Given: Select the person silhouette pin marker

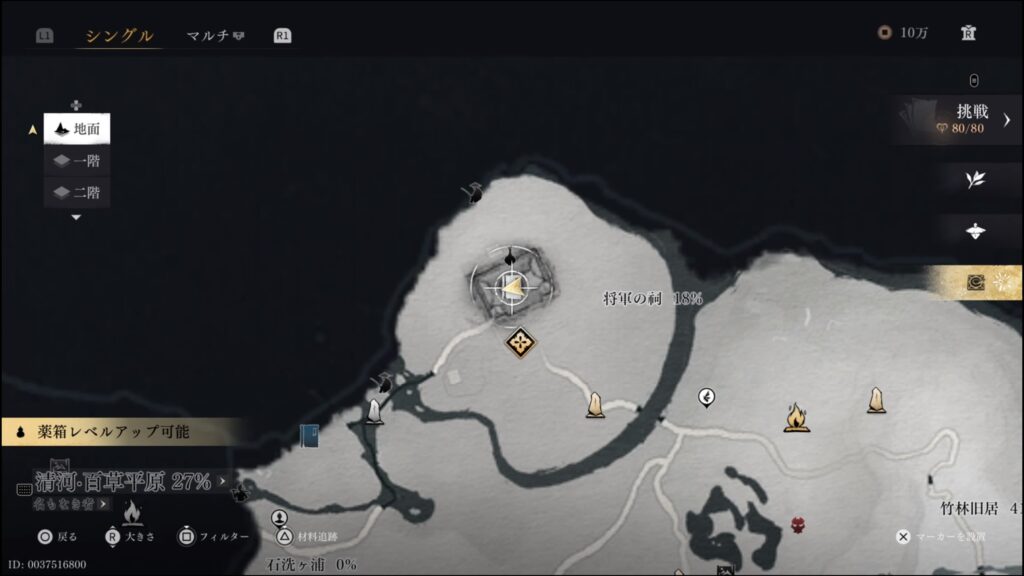Looking at the screenshot, I should (x=280, y=518).
